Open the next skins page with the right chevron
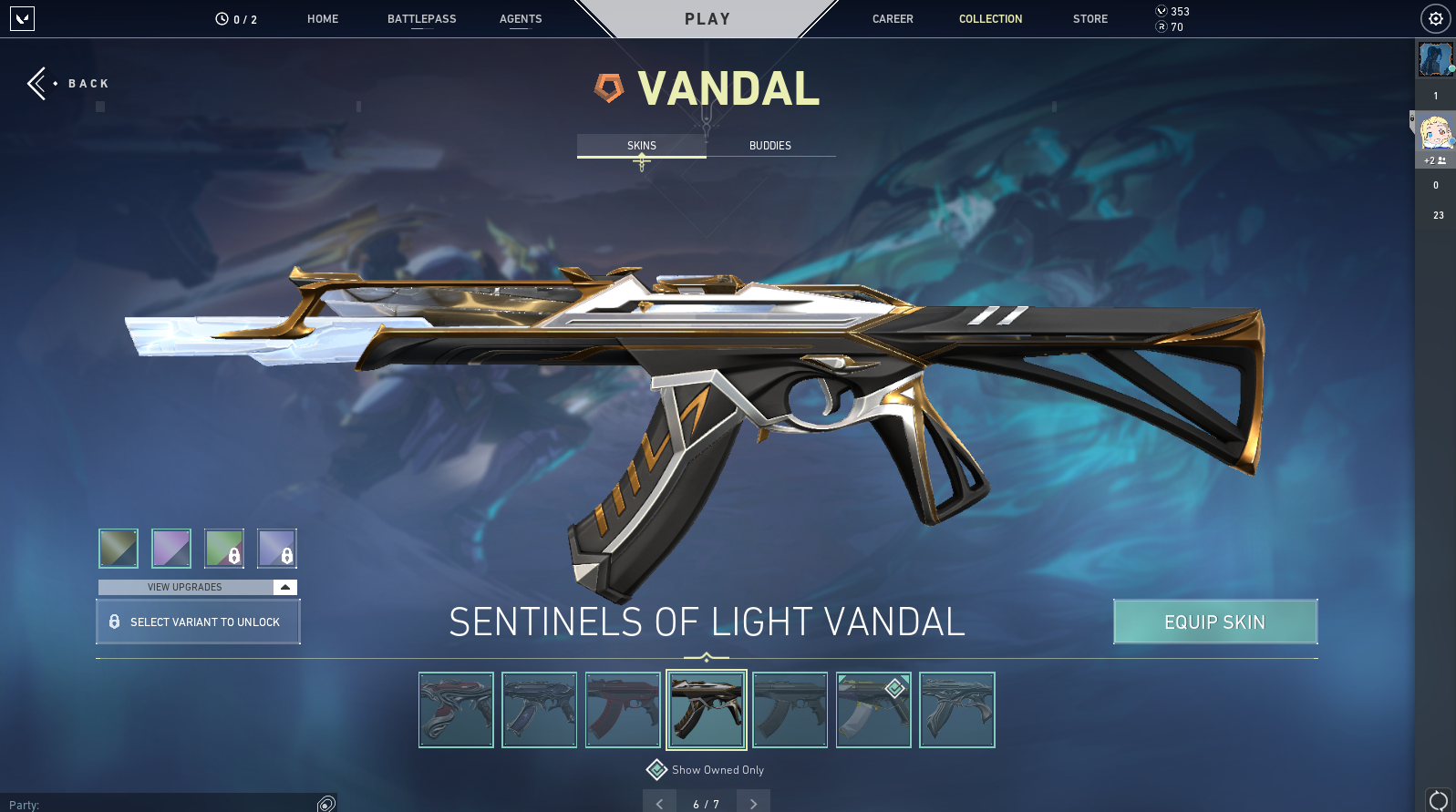This screenshot has width=1456, height=812. coord(753,803)
